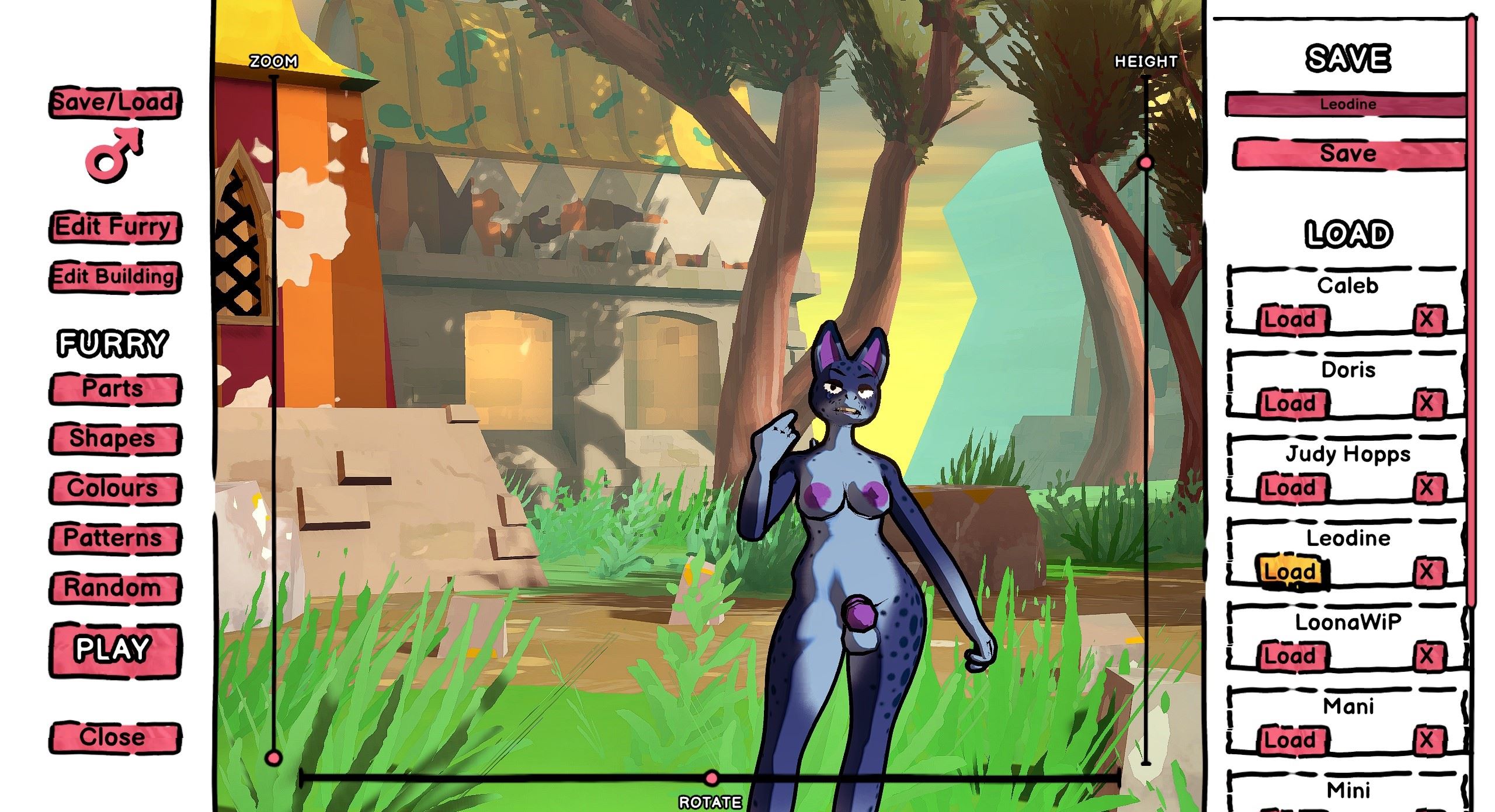Delete the Doris save
Image resolution: width=1495 pixels, height=812 pixels.
1426,403
